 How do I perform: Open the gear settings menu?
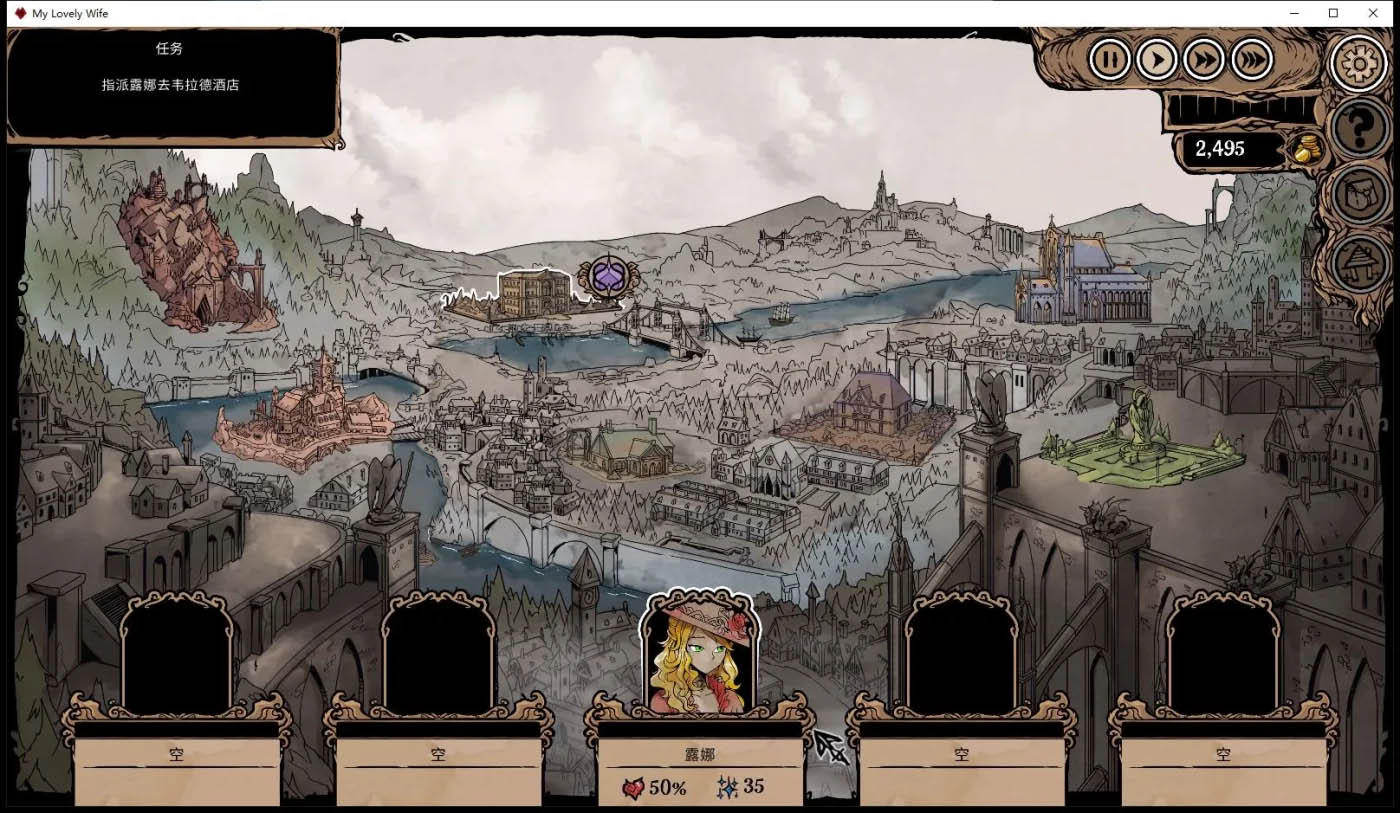(x=1359, y=63)
